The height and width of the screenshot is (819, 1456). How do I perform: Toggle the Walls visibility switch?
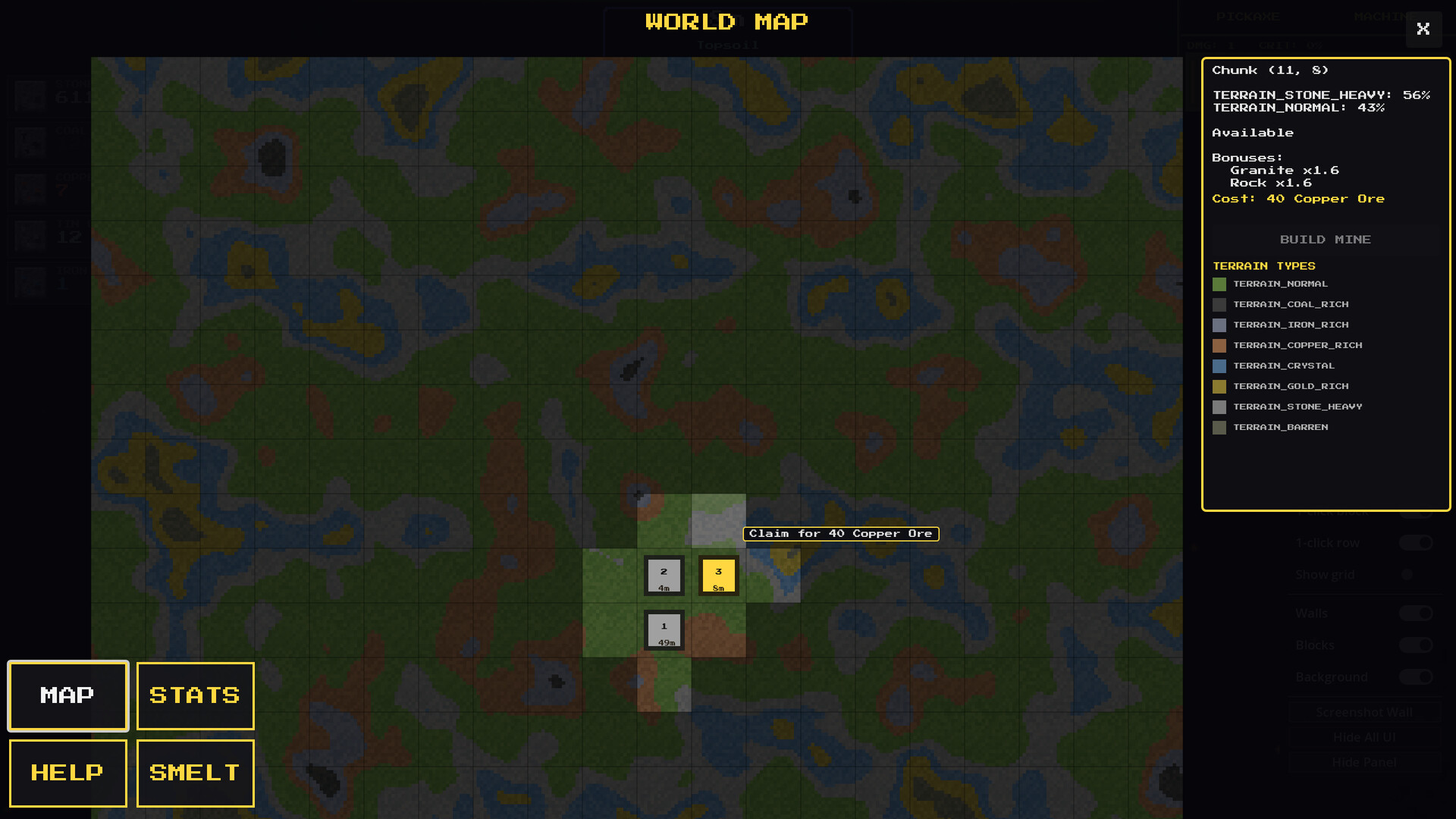1415,613
